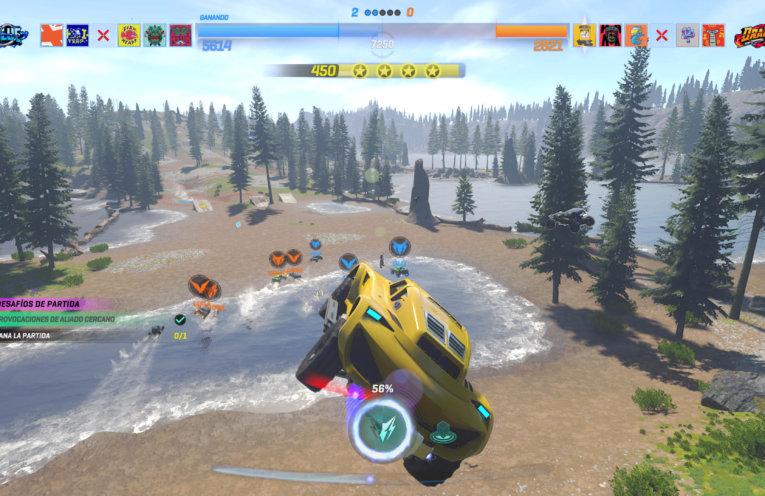Select the red-background player badge on the blue team
The width and height of the screenshot is (765, 496).
tap(180, 36)
